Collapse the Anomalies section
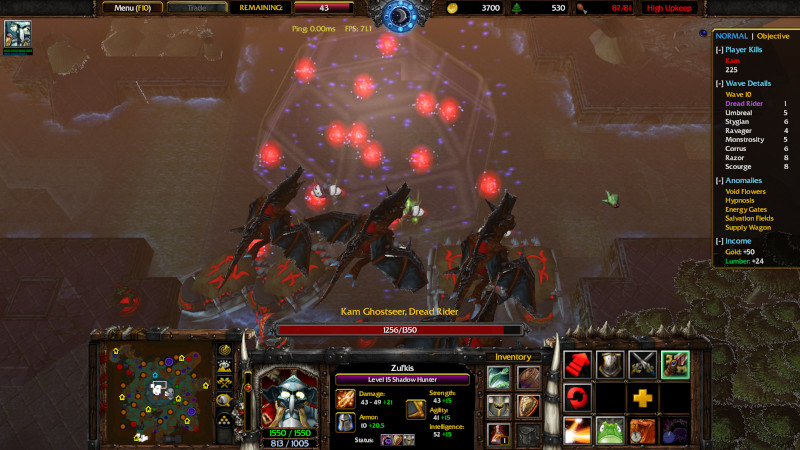The height and width of the screenshot is (450, 800). [x=719, y=180]
